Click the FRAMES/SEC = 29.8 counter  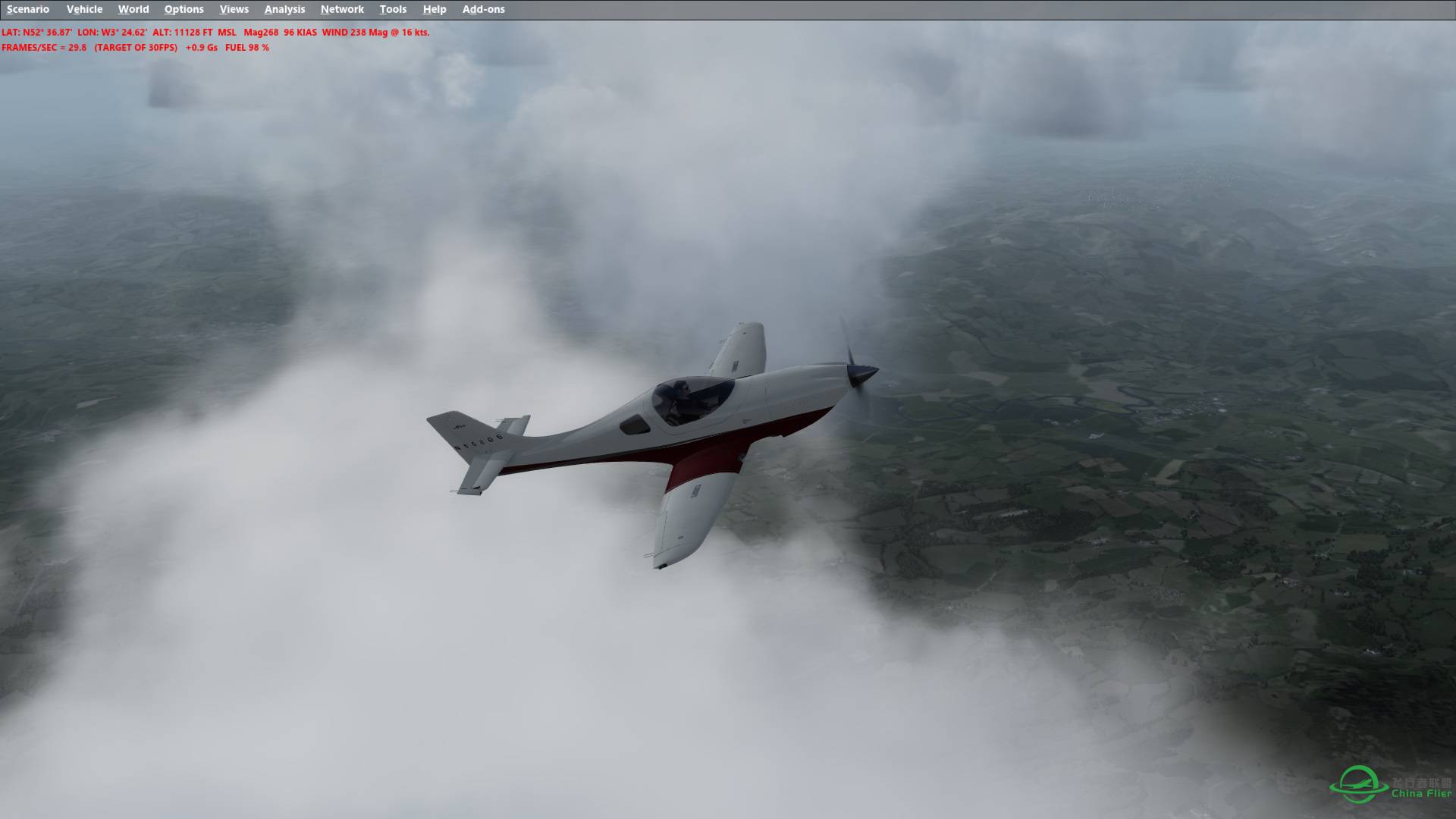[44, 47]
